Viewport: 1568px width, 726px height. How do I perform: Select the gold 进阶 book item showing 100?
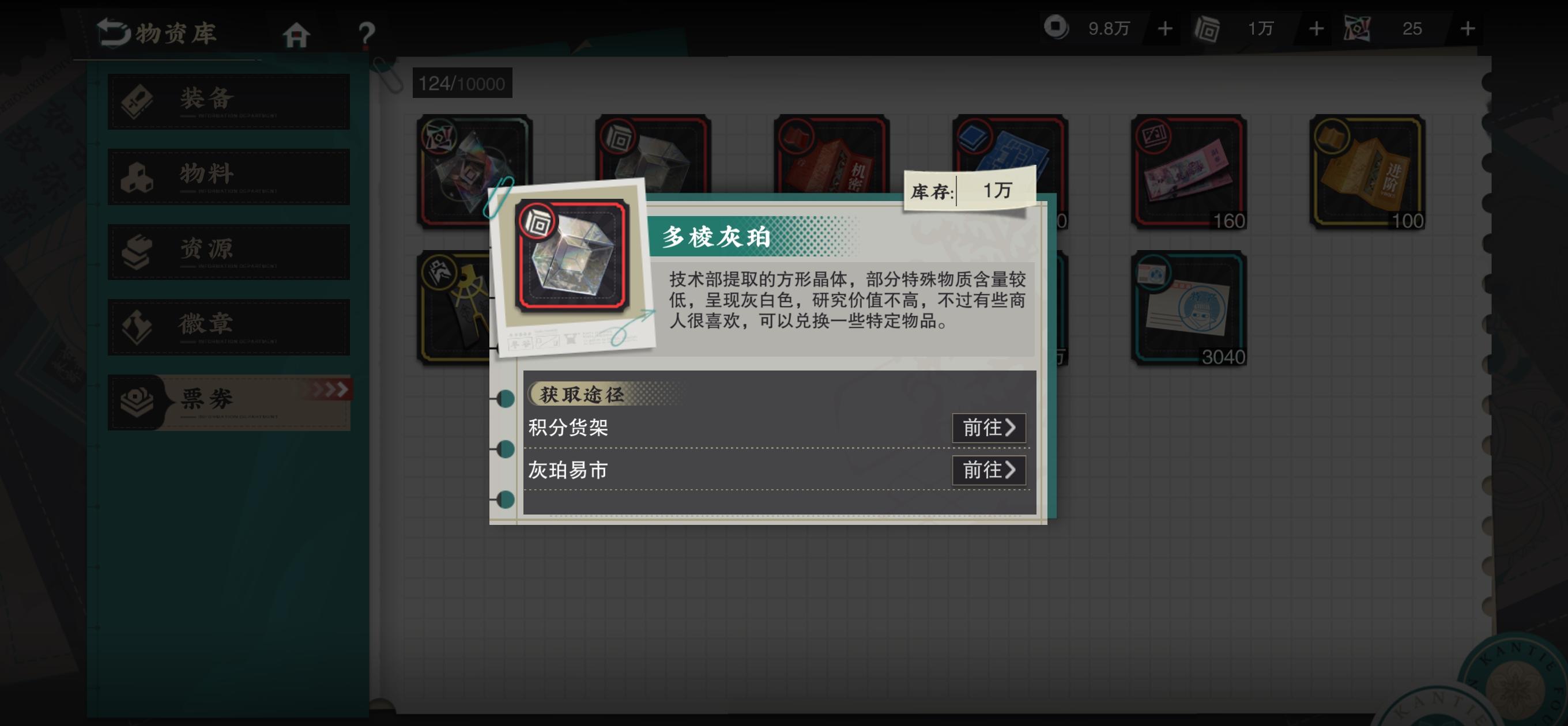click(x=1366, y=172)
